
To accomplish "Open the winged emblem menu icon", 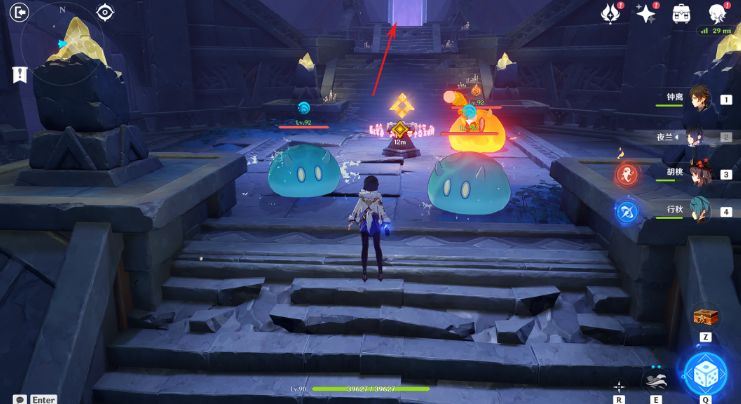I will point(609,13).
